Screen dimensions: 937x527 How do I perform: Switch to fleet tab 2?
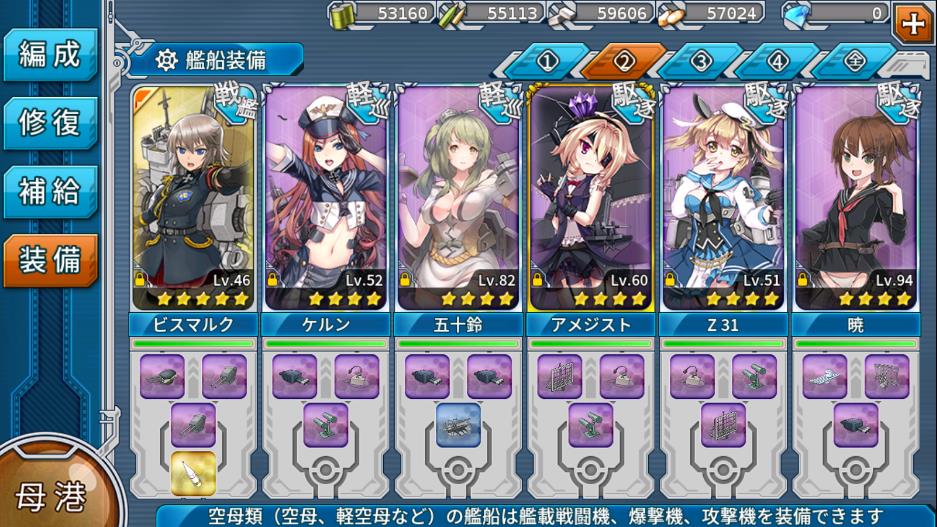coord(624,61)
